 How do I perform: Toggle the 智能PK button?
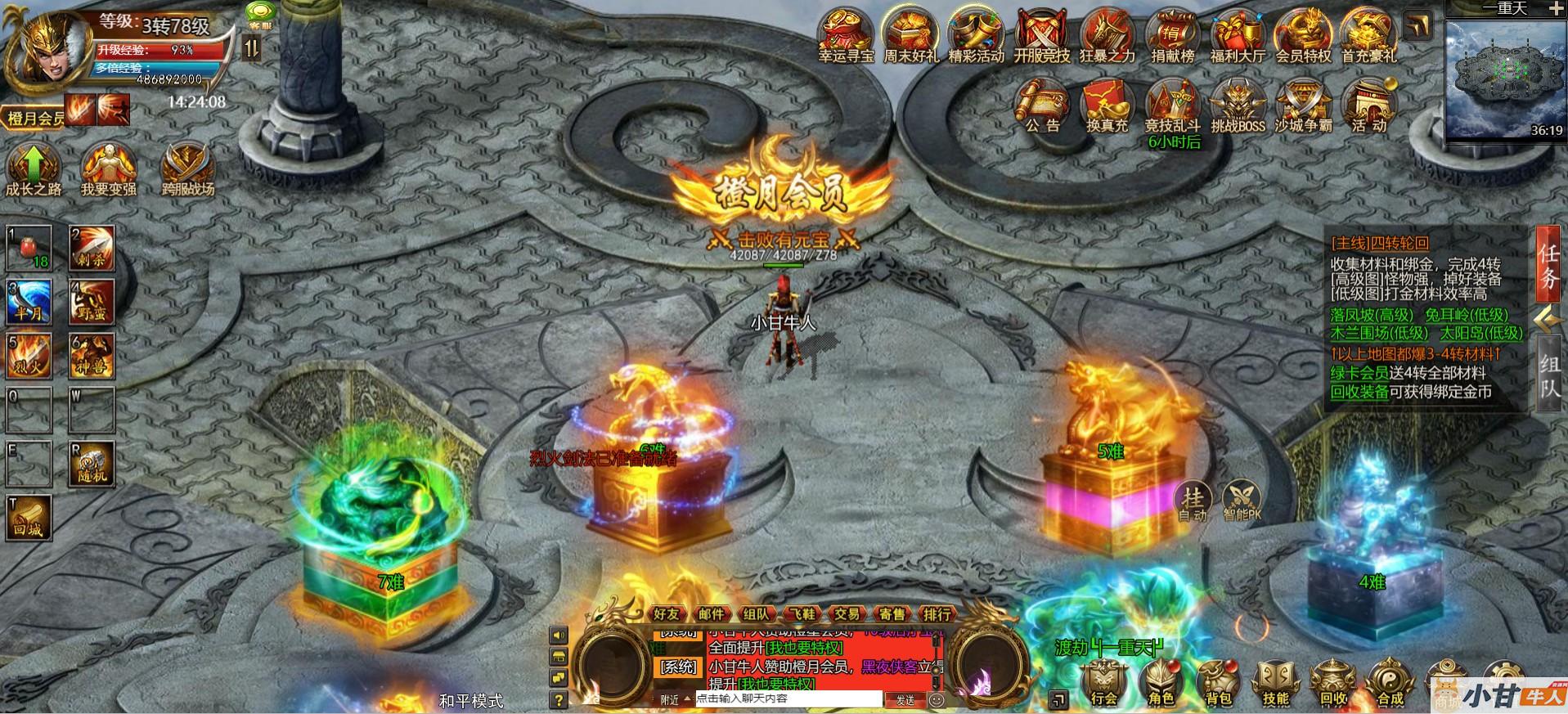1242,500
